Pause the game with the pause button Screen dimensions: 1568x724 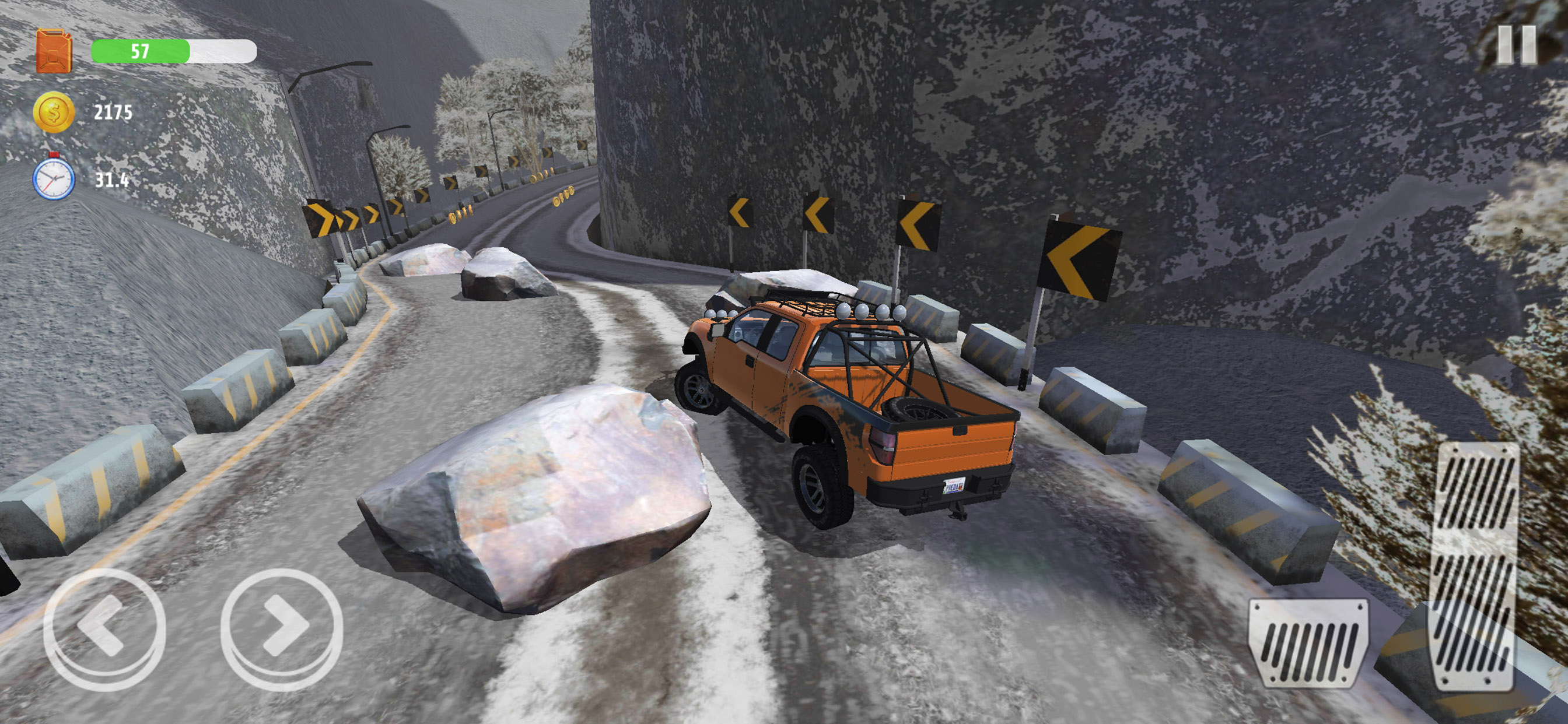[1516, 44]
